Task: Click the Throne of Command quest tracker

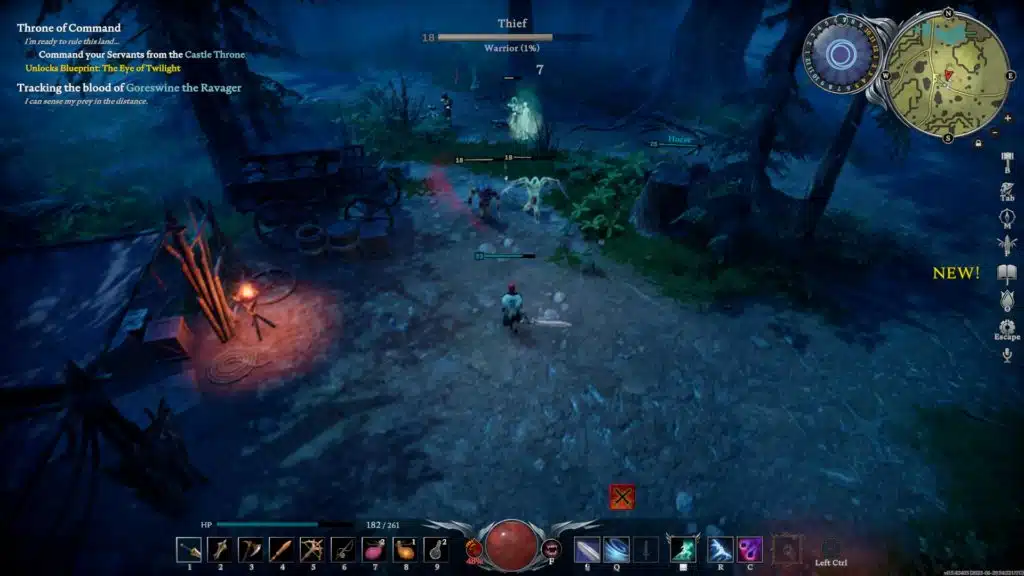Action: click(x=69, y=28)
